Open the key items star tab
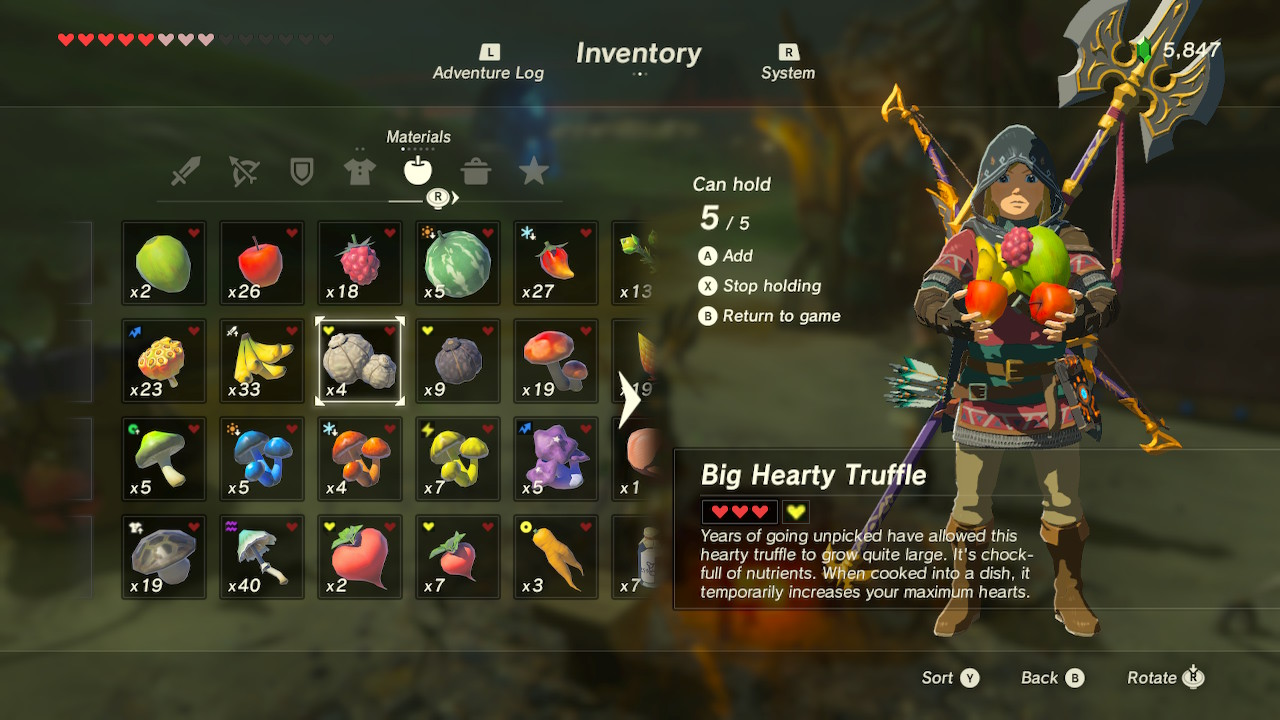This screenshot has width=1280, height=720. tap(533, 170)
